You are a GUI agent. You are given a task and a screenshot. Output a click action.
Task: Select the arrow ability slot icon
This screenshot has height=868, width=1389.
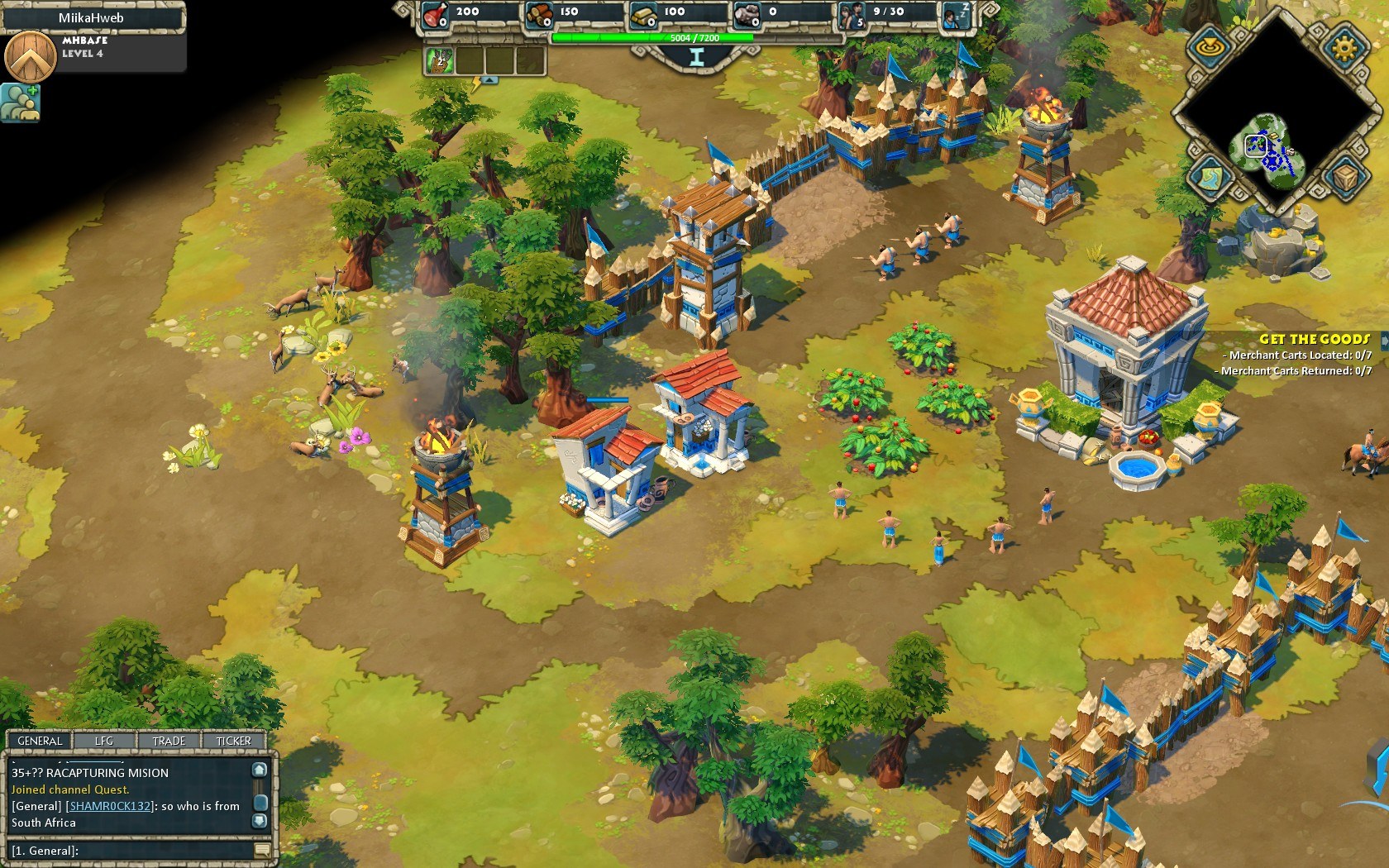tap(439, 60)
